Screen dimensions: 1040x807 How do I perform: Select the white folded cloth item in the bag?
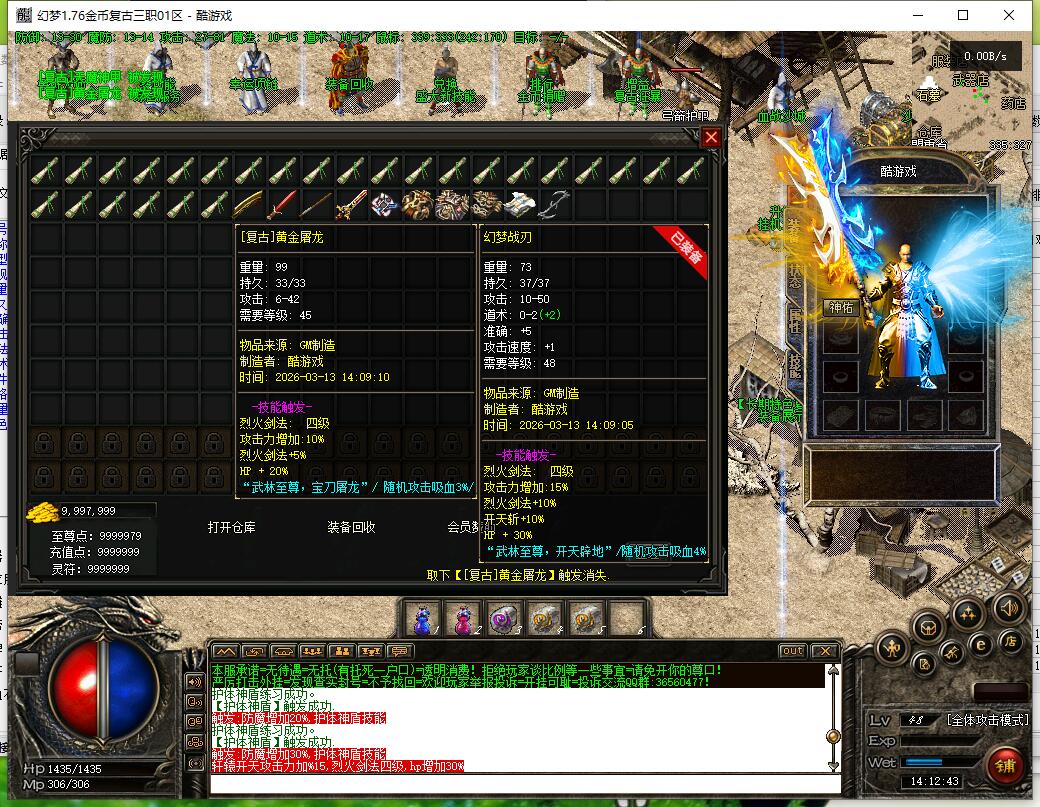tap(520, 204)
